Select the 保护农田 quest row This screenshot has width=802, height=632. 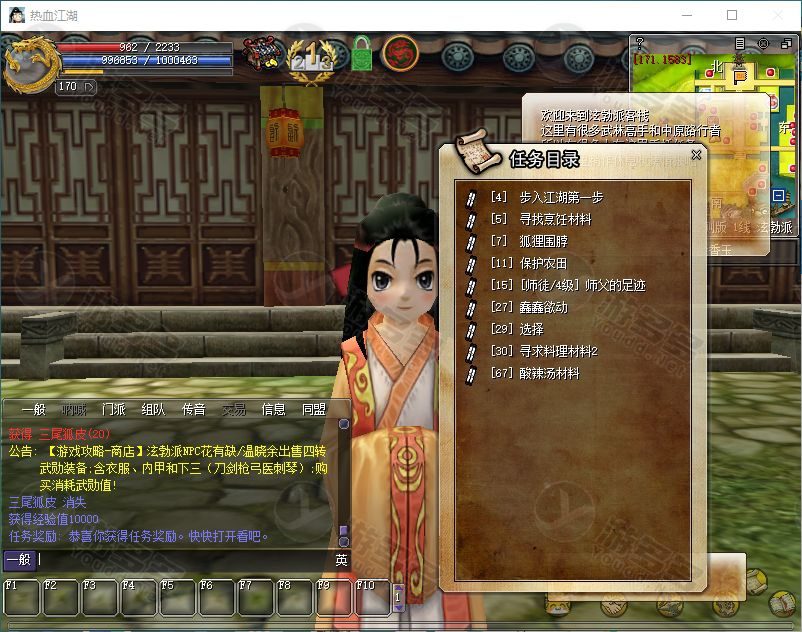click(543, 263)
